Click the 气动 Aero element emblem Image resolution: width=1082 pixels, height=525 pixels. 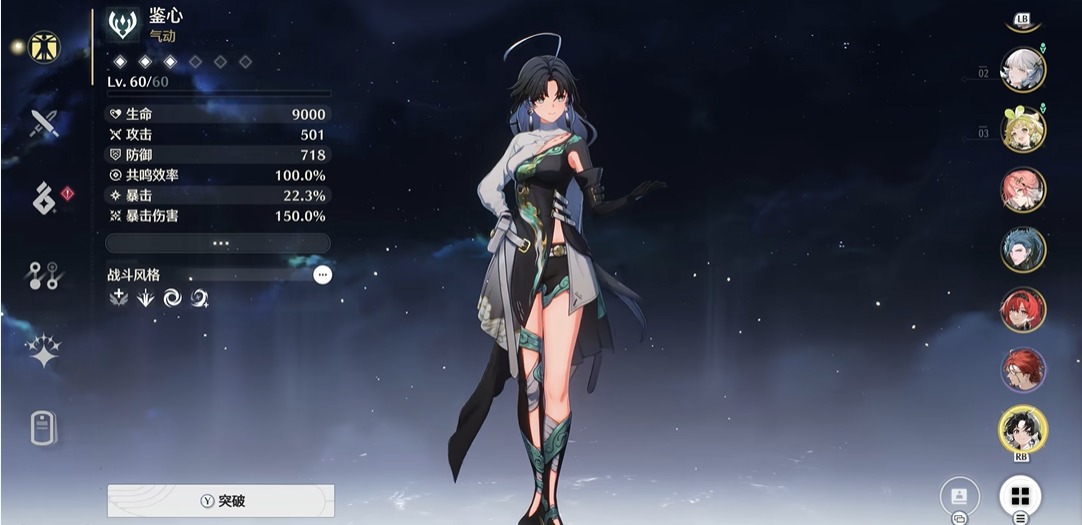point(123,25)
